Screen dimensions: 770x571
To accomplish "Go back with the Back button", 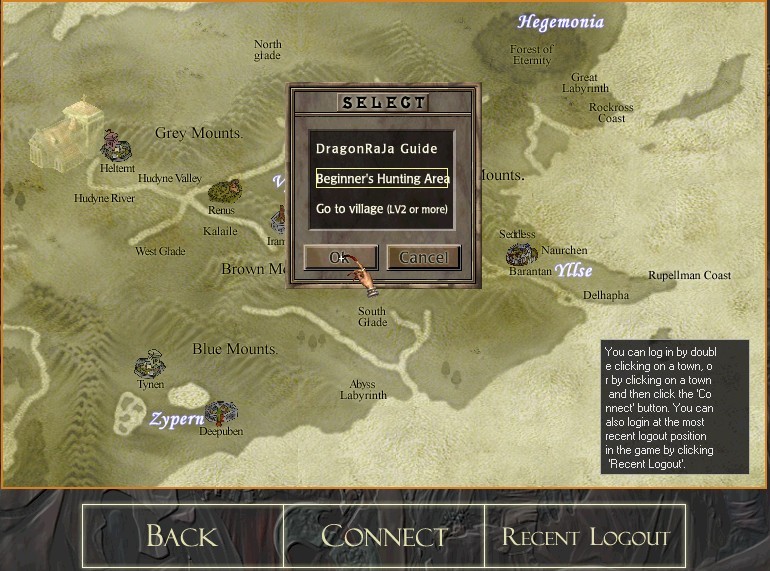I will [183, 536].
